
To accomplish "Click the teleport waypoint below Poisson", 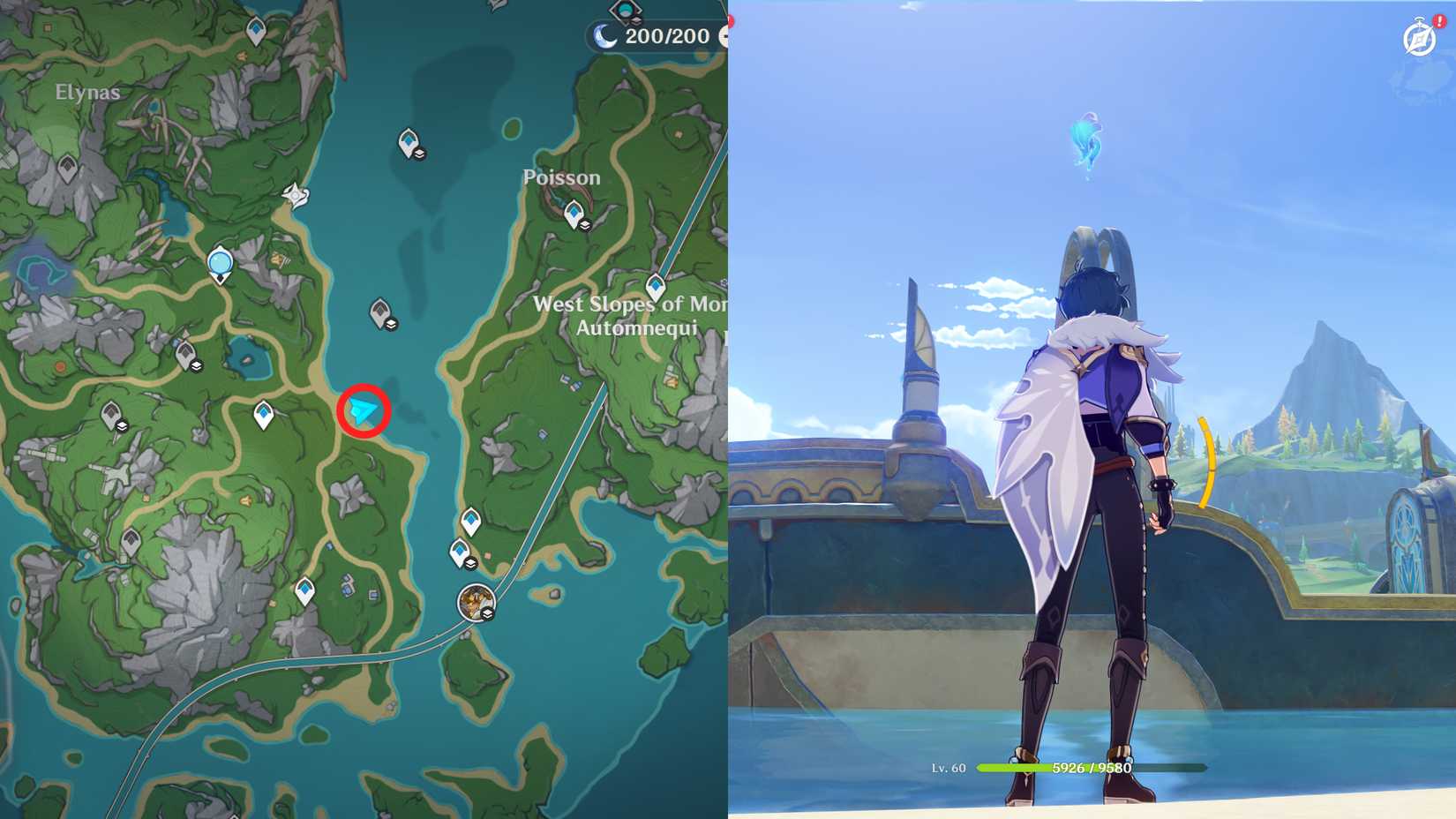I will click(x=574, y=214).
